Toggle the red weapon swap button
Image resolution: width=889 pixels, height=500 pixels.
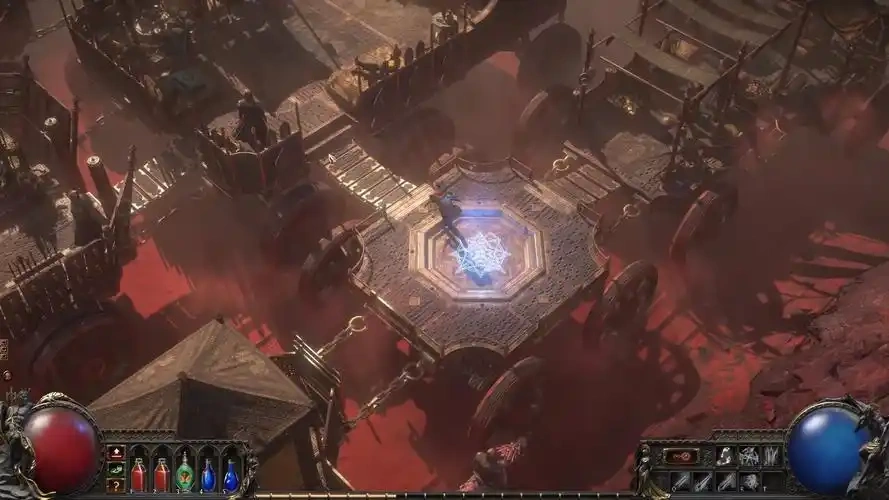tap(679, 457)
